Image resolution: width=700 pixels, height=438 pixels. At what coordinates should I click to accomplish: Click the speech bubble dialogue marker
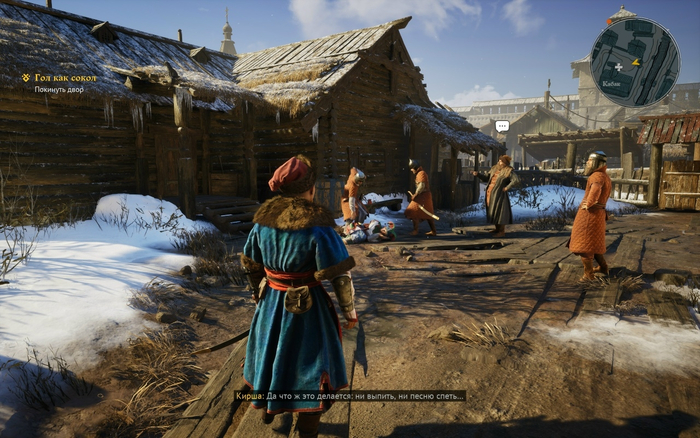502,126
